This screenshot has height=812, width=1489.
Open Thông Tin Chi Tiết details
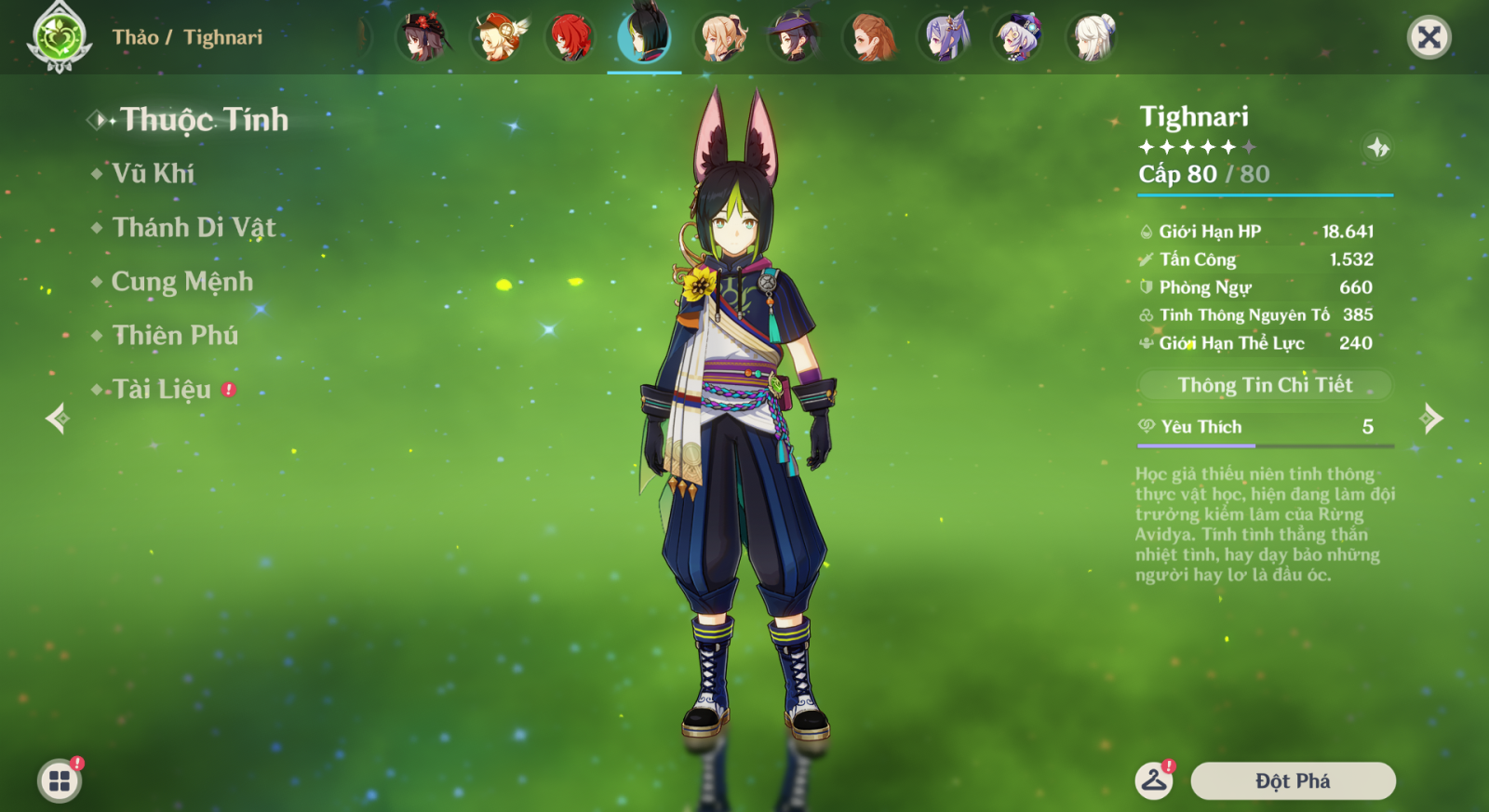(x=1265, y=385)
